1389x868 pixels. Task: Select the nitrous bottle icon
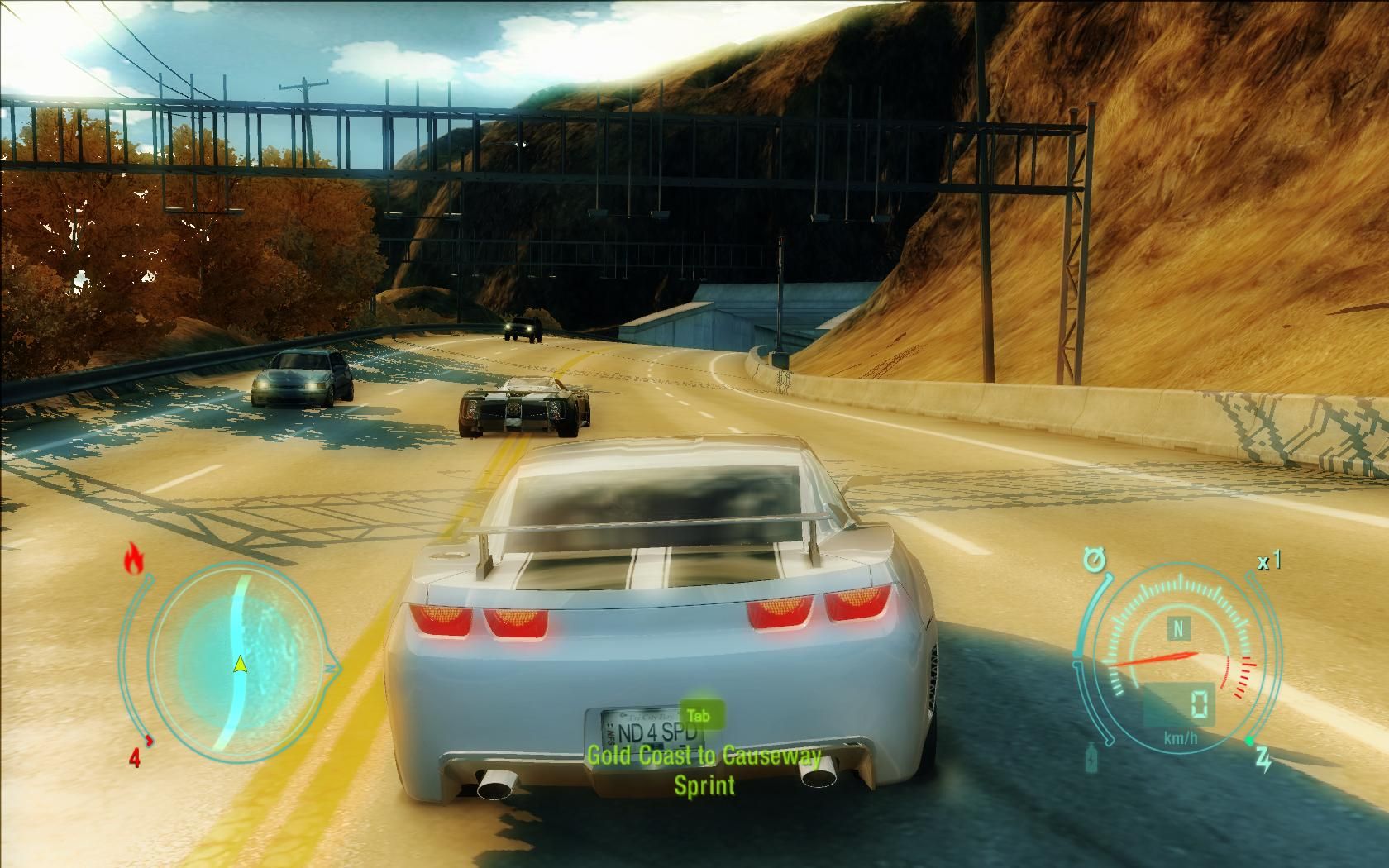[1093, 757]
